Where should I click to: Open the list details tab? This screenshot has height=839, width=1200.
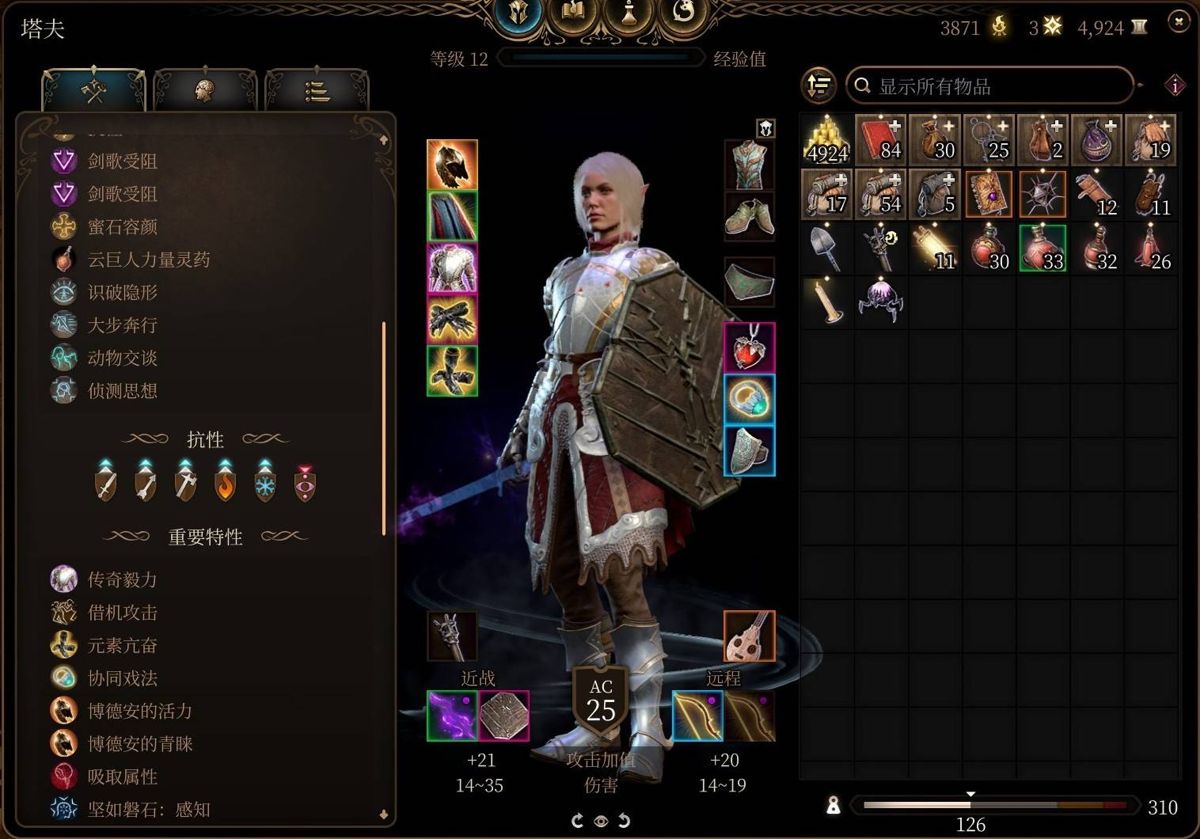[316, 92]
